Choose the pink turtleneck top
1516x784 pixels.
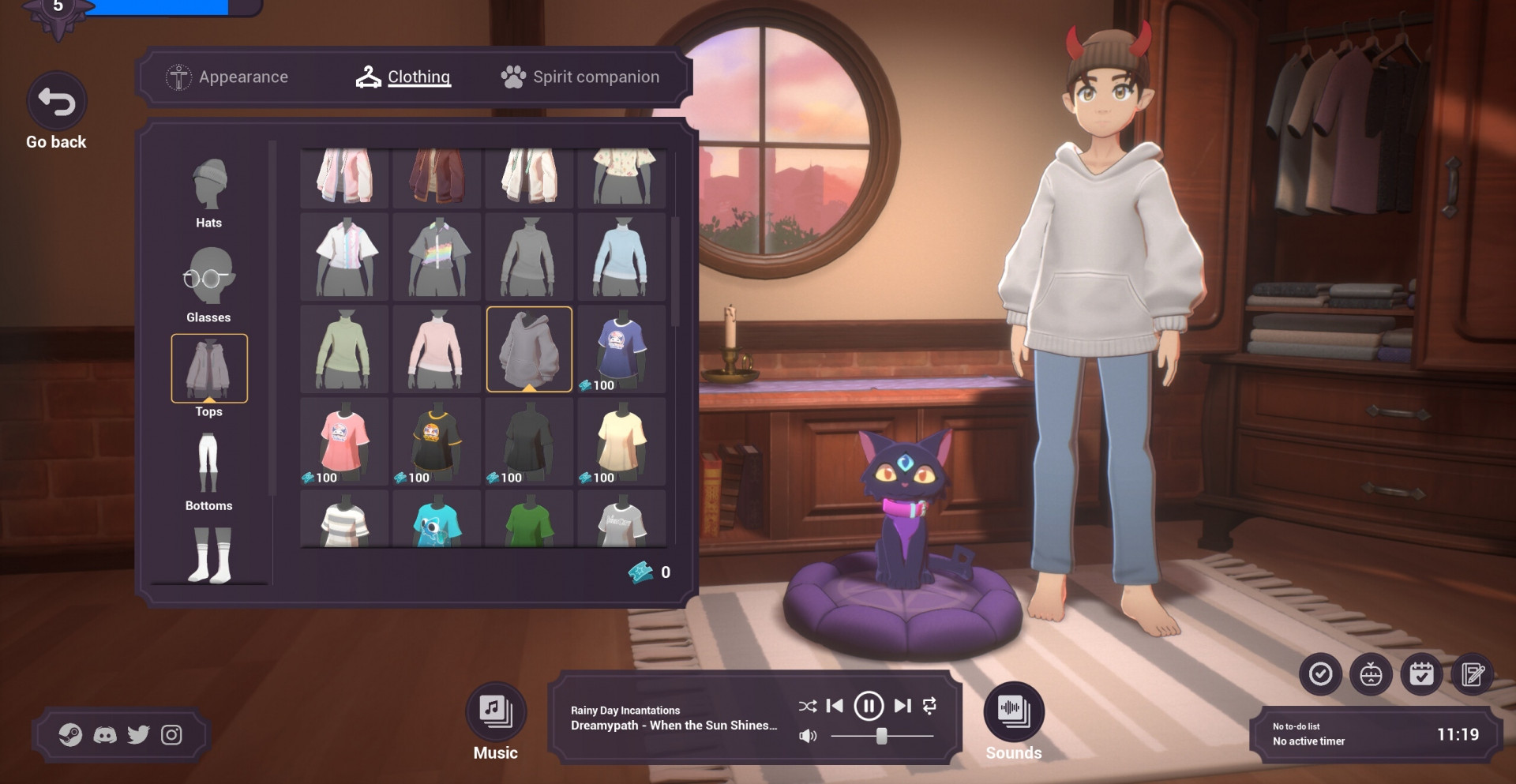point(437,349)
